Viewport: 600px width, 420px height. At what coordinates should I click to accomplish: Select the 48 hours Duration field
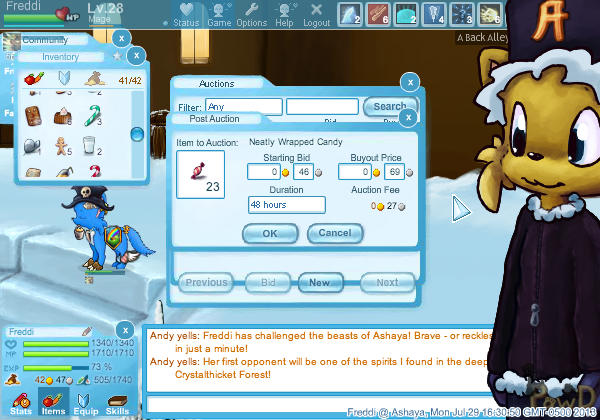pos(287,205)
